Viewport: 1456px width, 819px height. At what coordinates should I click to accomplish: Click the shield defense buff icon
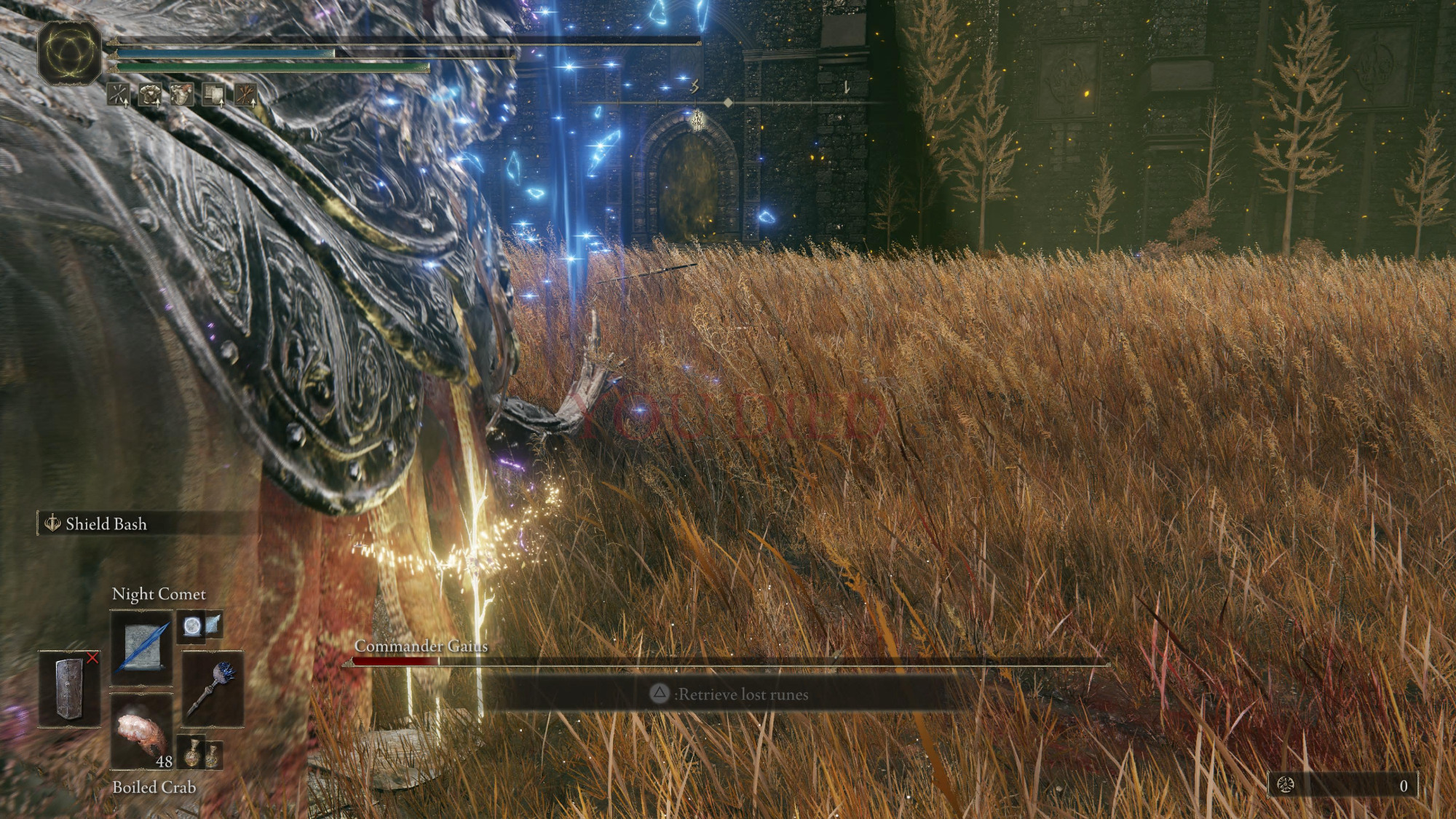[x=213, y=94]
